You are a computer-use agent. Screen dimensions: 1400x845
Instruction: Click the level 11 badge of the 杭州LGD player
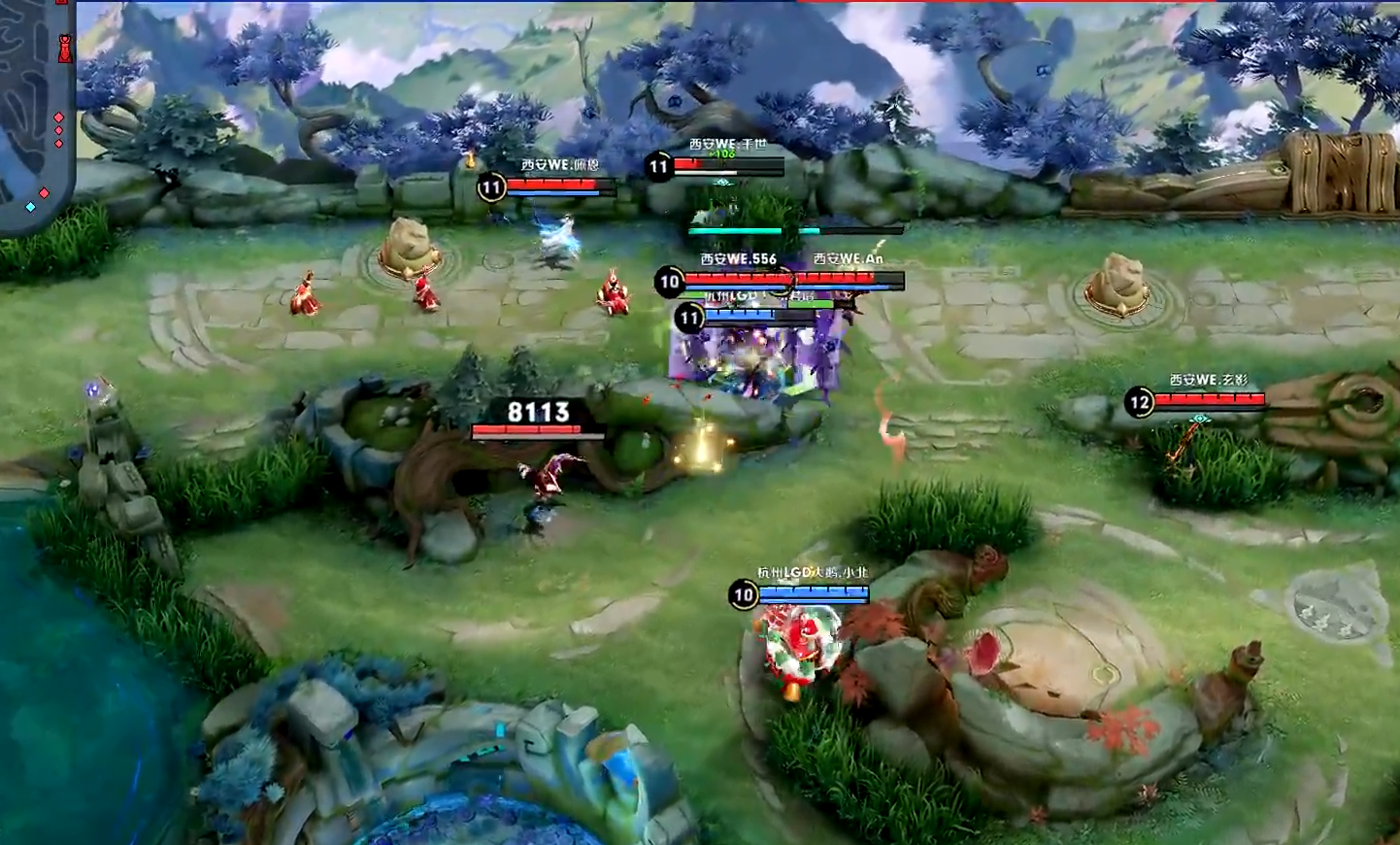click(x=691, y=317)
